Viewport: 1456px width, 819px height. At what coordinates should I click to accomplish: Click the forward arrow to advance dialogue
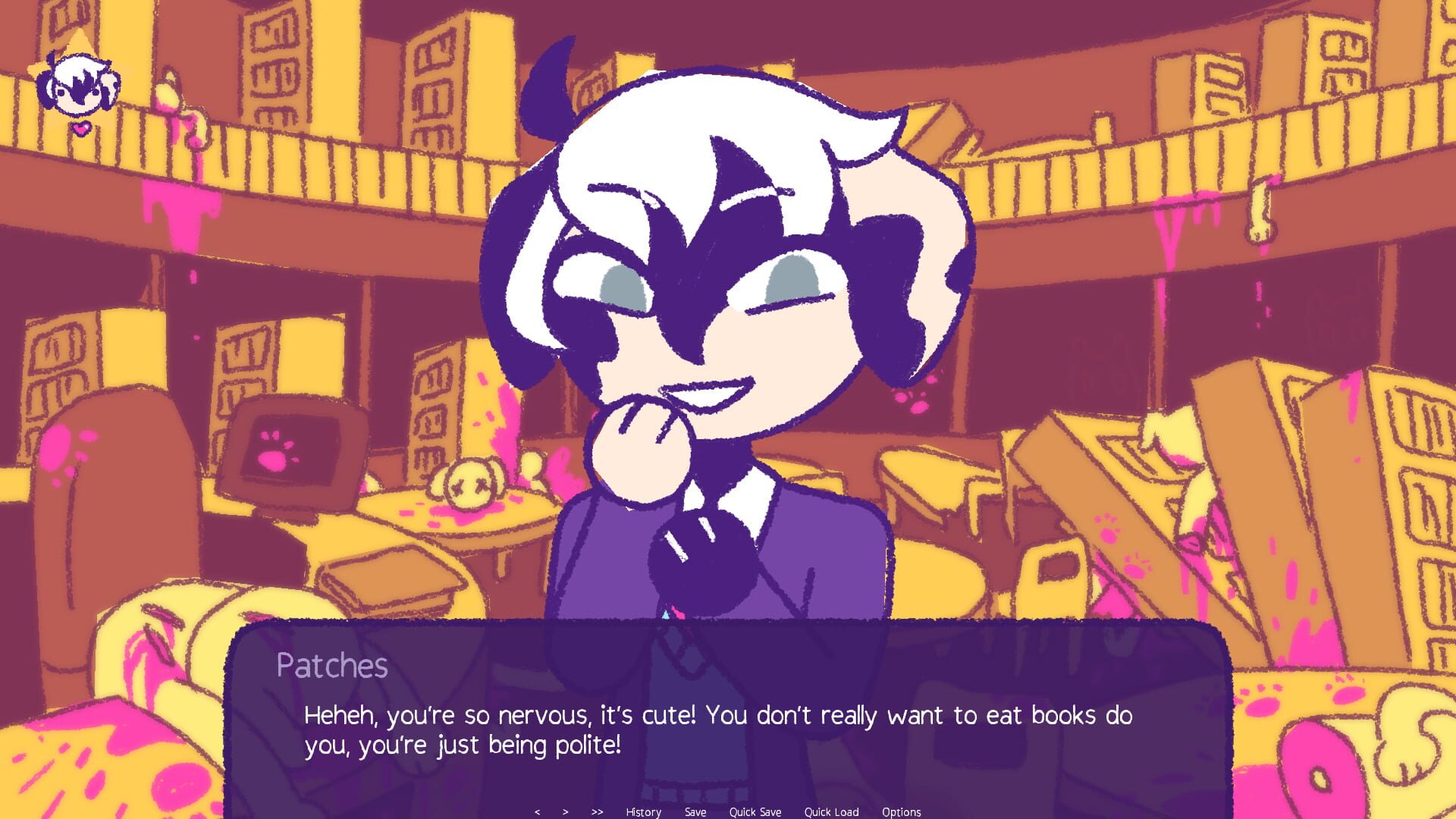(565, 811)
